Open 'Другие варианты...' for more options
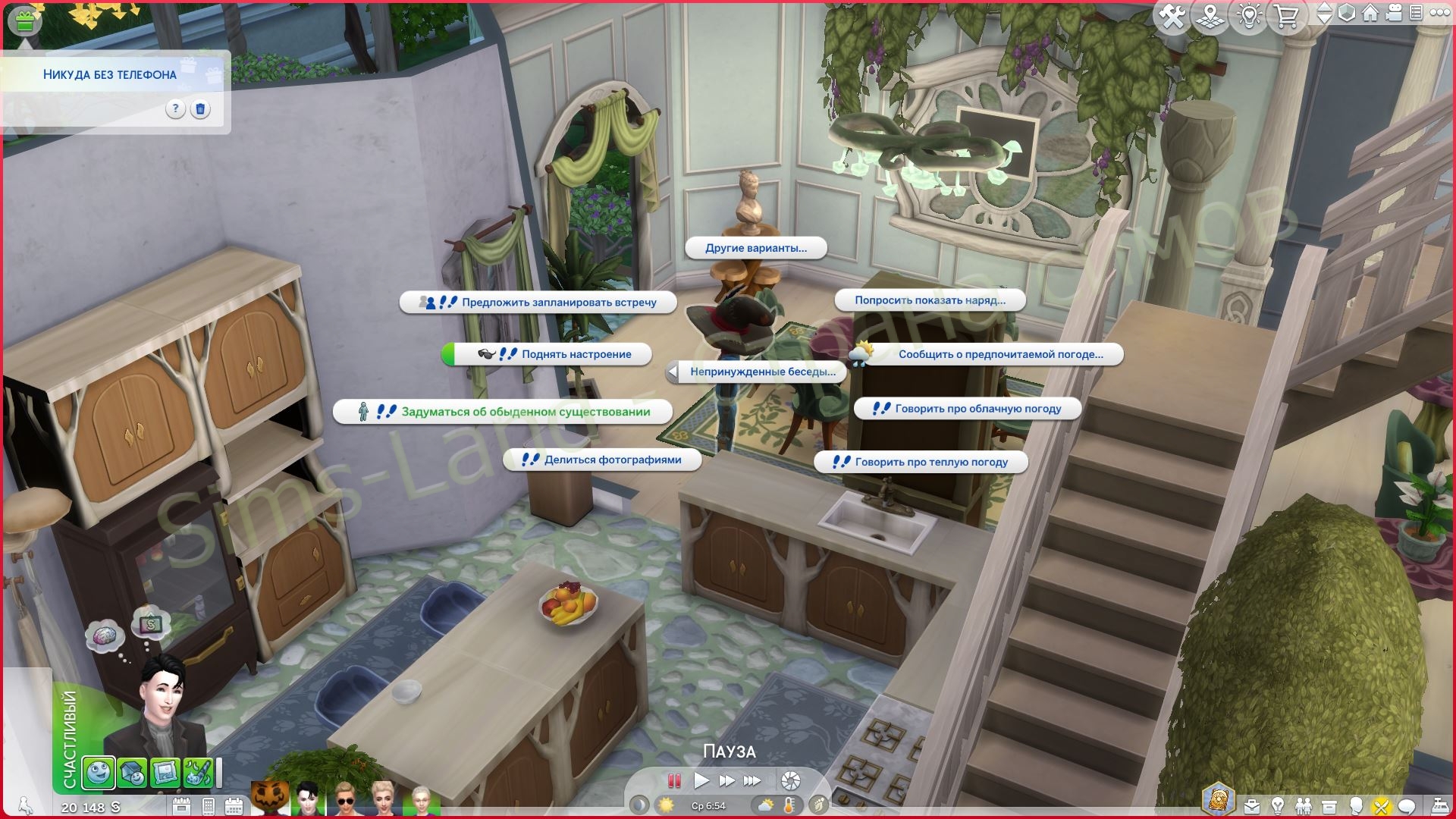Screen dimensions: 1456x819 tap(755, 248)
